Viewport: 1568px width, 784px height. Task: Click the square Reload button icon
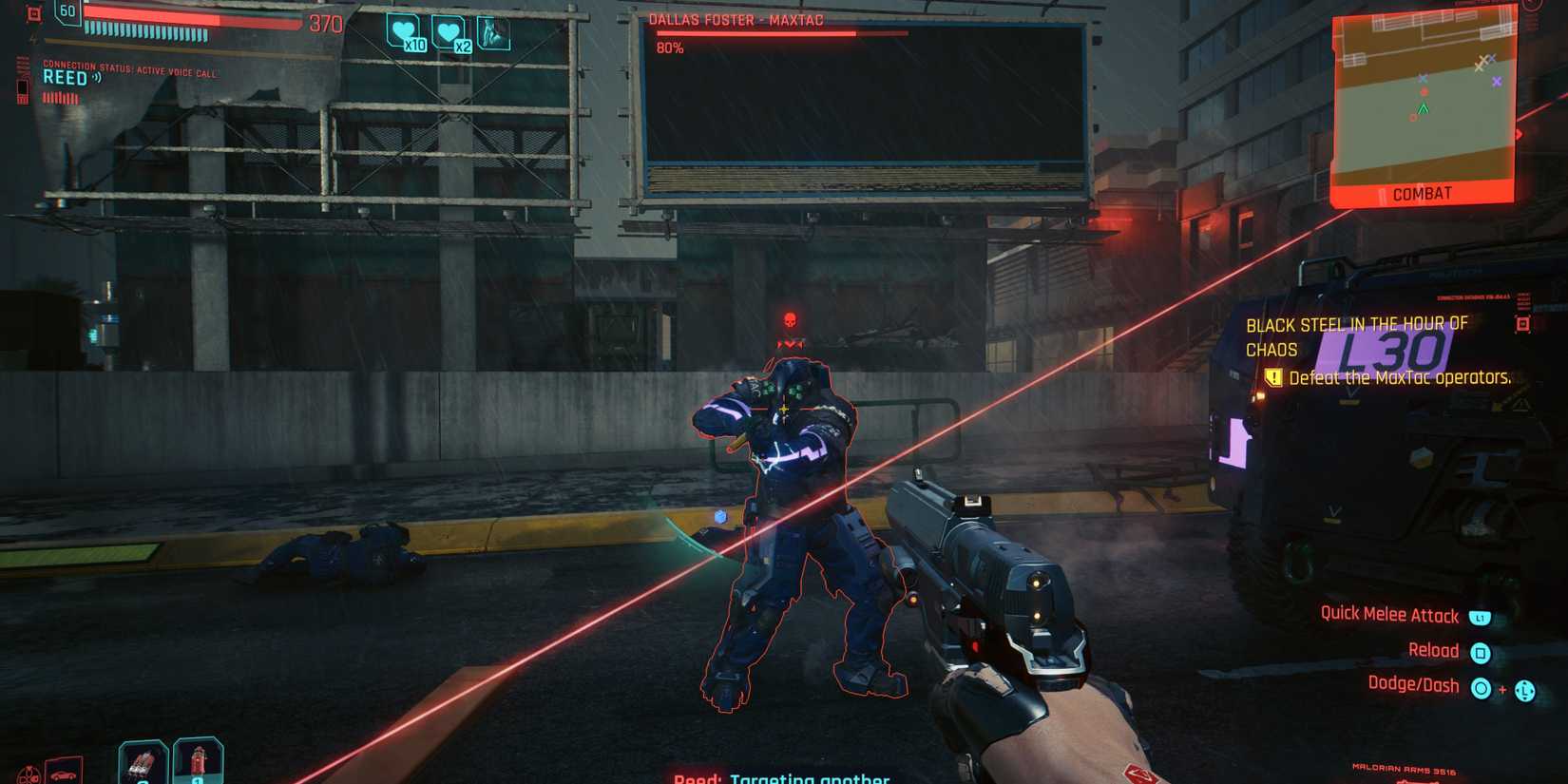click(x=1480, y=651)
